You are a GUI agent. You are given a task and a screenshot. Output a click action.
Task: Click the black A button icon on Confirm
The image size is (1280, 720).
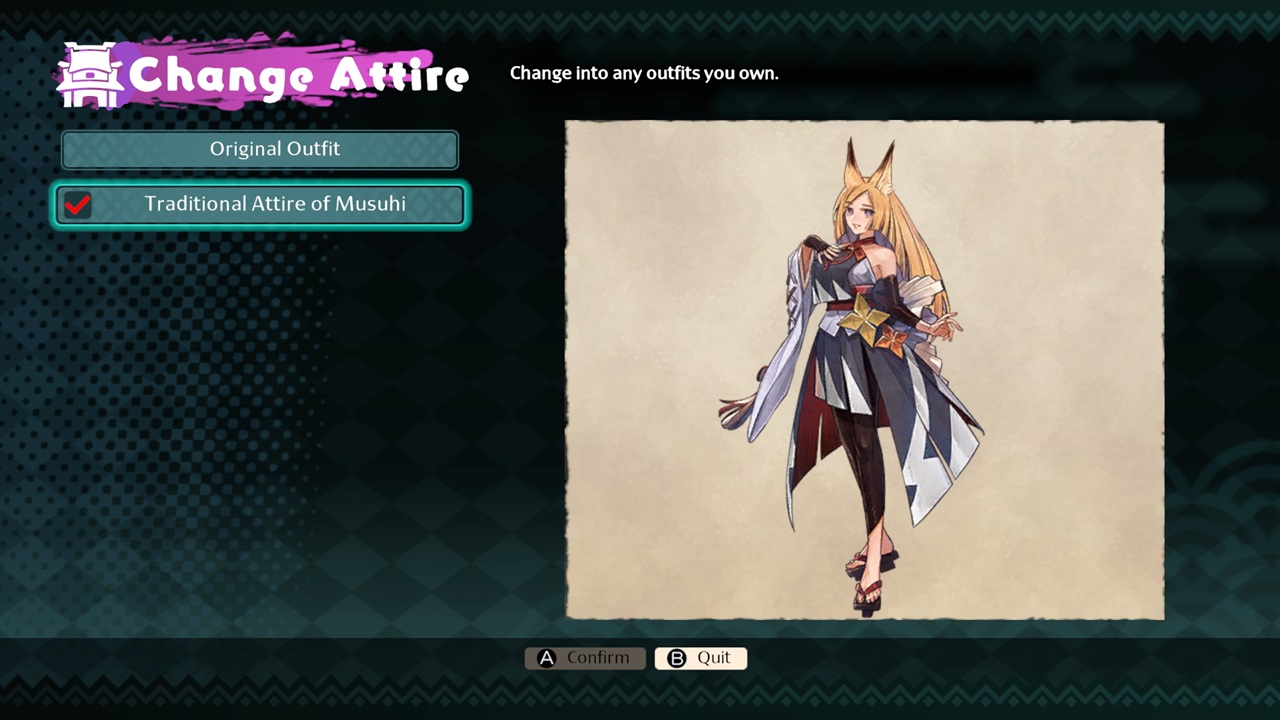(545, 657)
